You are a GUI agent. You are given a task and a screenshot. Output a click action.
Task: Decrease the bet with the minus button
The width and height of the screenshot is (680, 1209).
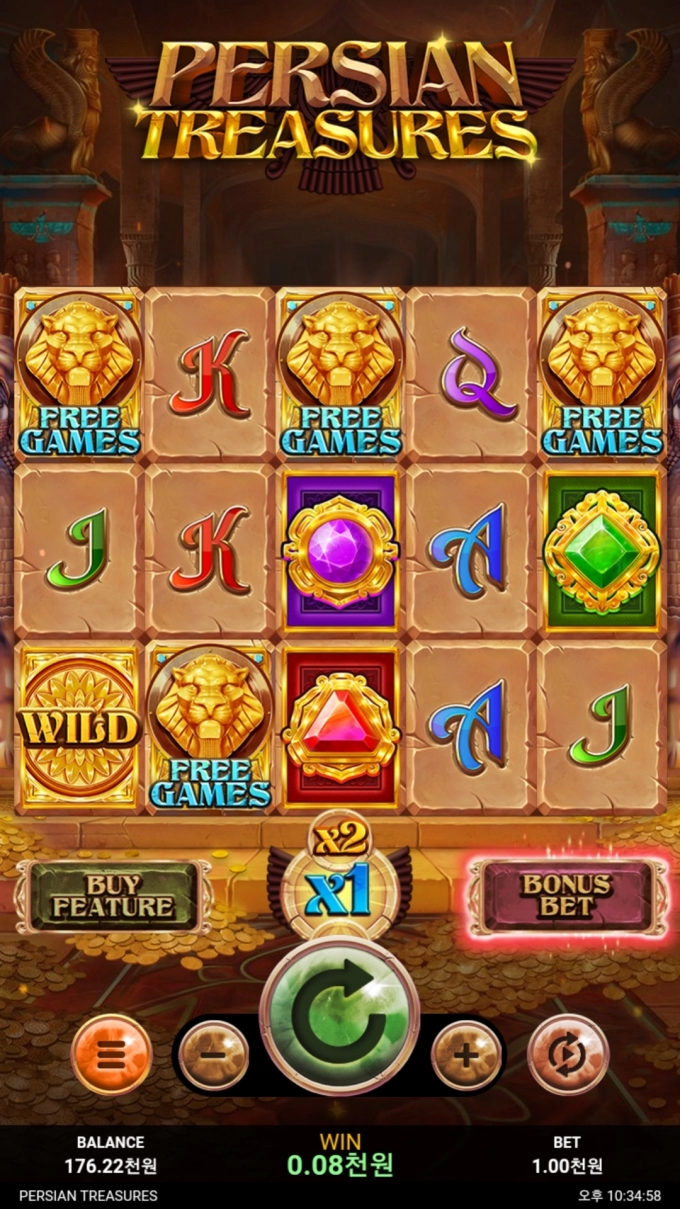click(214, 1055)
